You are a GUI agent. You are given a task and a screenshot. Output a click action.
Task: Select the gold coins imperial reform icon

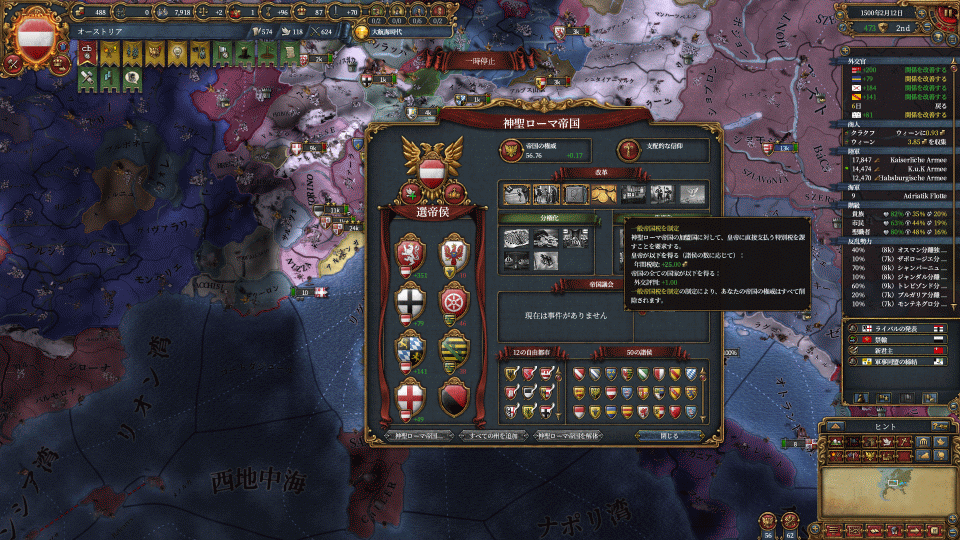coord(605,194)
